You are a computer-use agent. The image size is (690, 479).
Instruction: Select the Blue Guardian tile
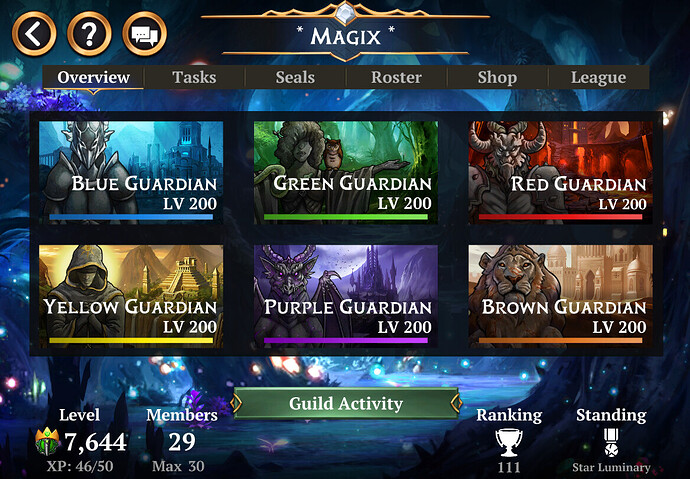coord(131,171)
